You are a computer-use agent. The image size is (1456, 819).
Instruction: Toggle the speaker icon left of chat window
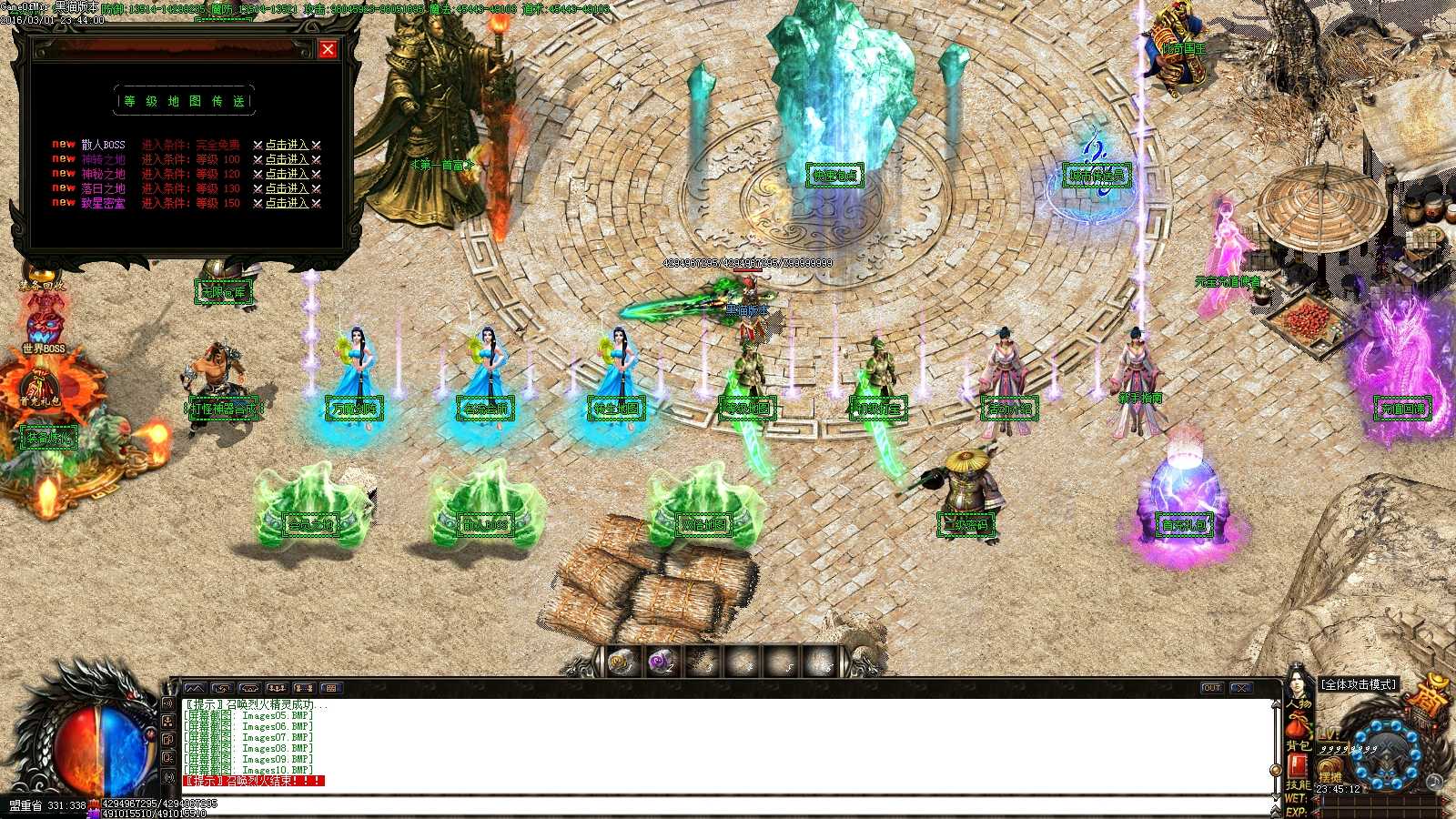click(168, 704)
